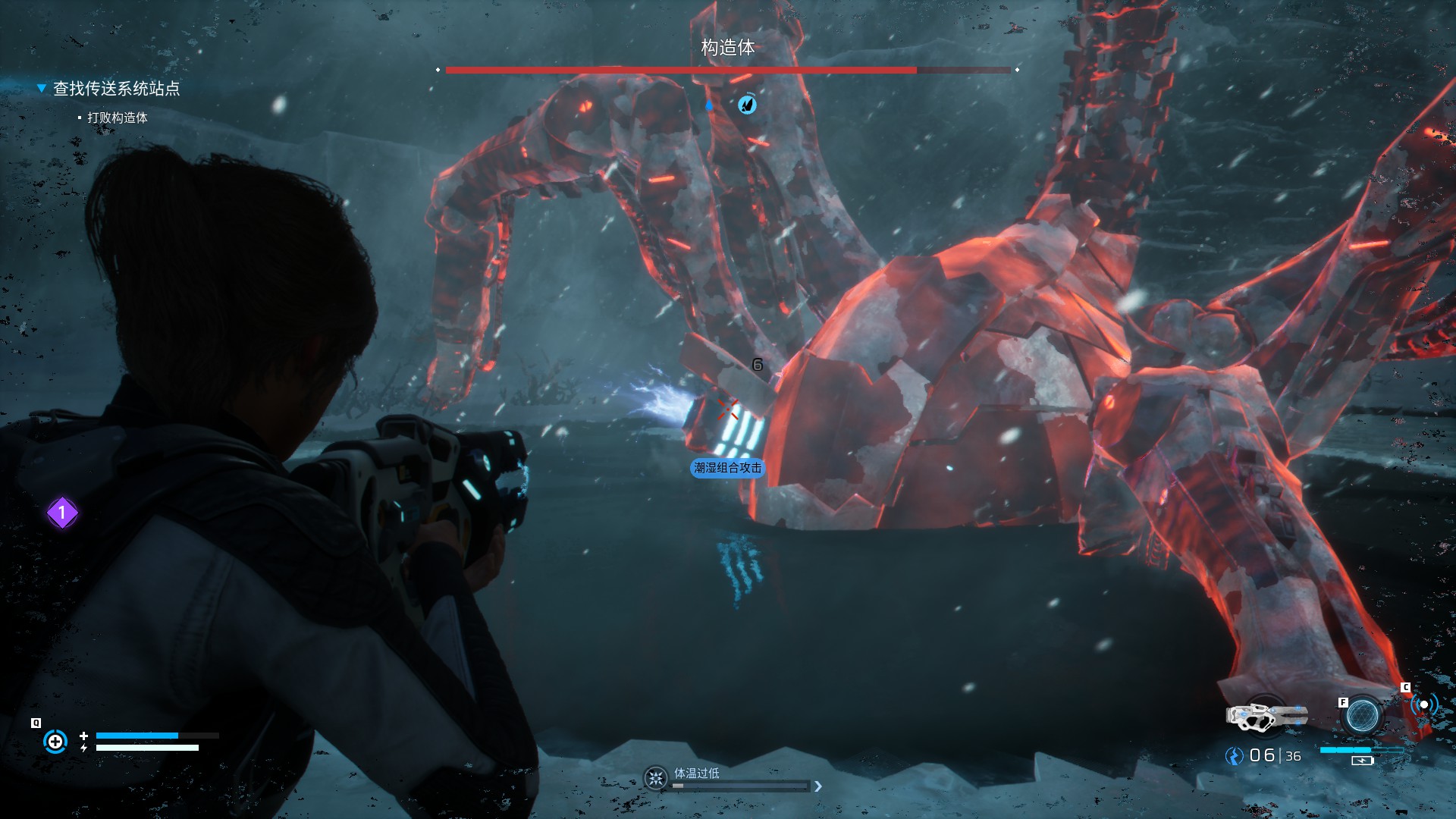Image resolution: width=1456 pixels, height=819 pixels.
Task: Click the 潮湿组合攻击 combo label
Action: tap(727, 468)
